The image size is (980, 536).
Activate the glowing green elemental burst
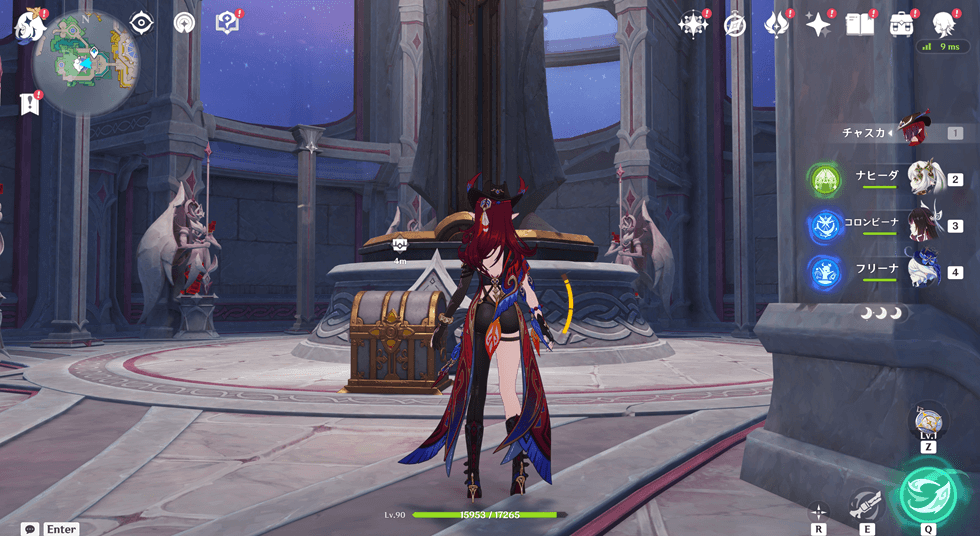coord(928,494)
